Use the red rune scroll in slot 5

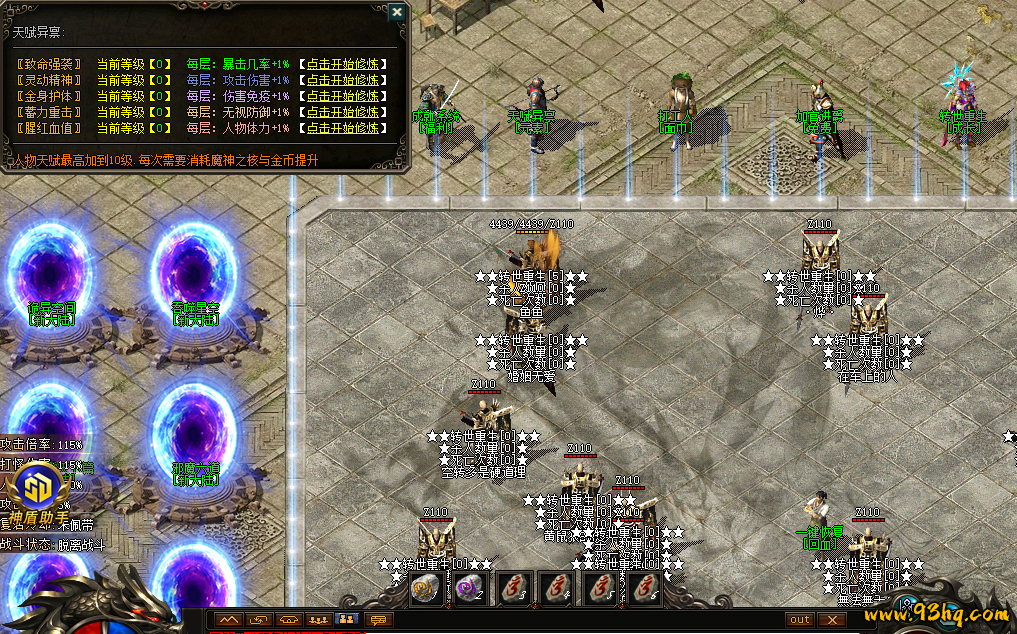600,589
